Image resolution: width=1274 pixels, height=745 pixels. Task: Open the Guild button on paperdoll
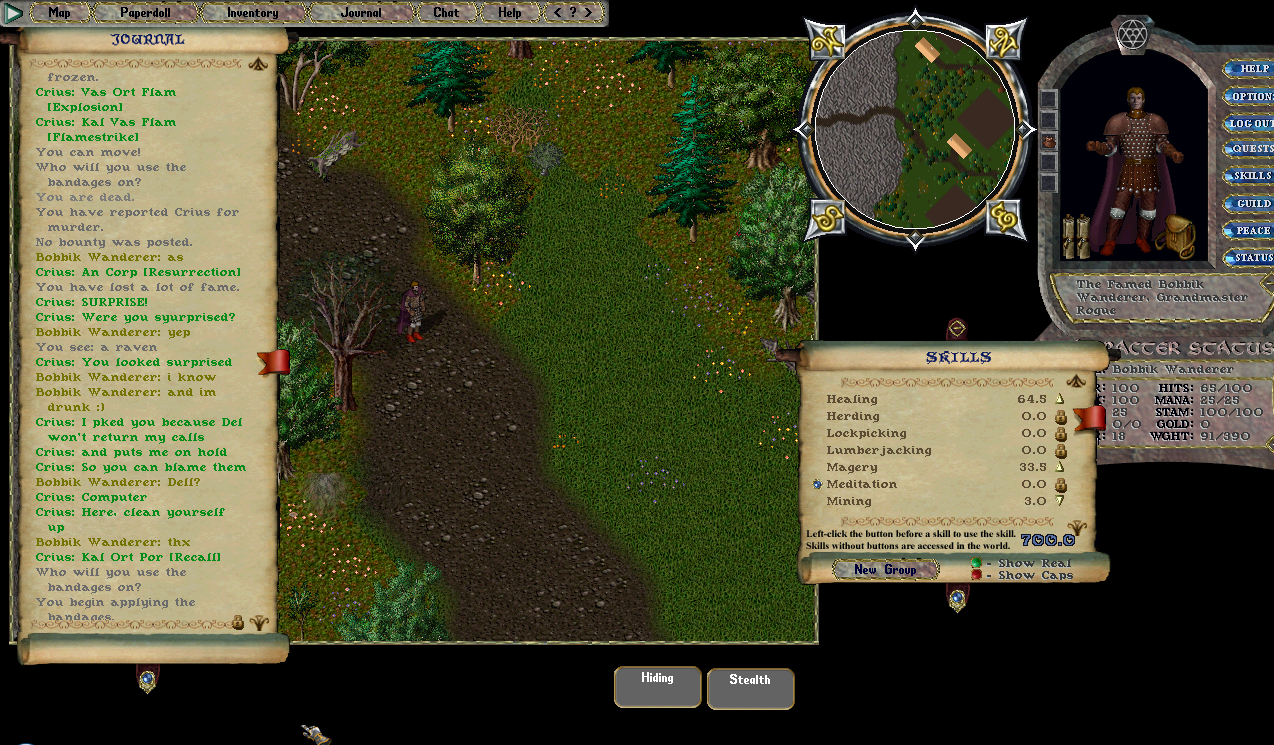[1249, 203]
